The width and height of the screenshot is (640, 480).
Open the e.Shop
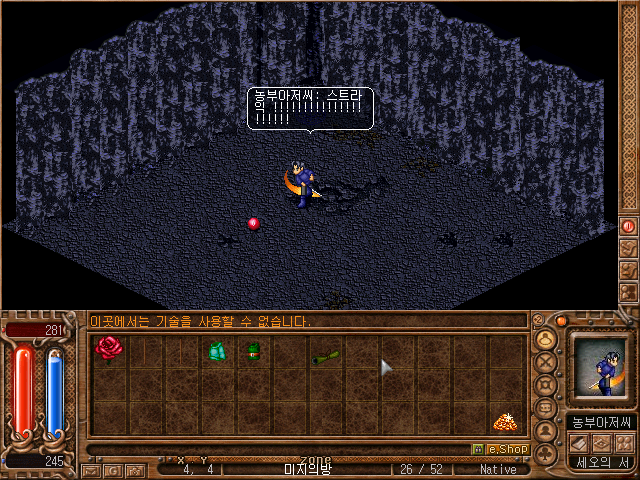point(500,450)
